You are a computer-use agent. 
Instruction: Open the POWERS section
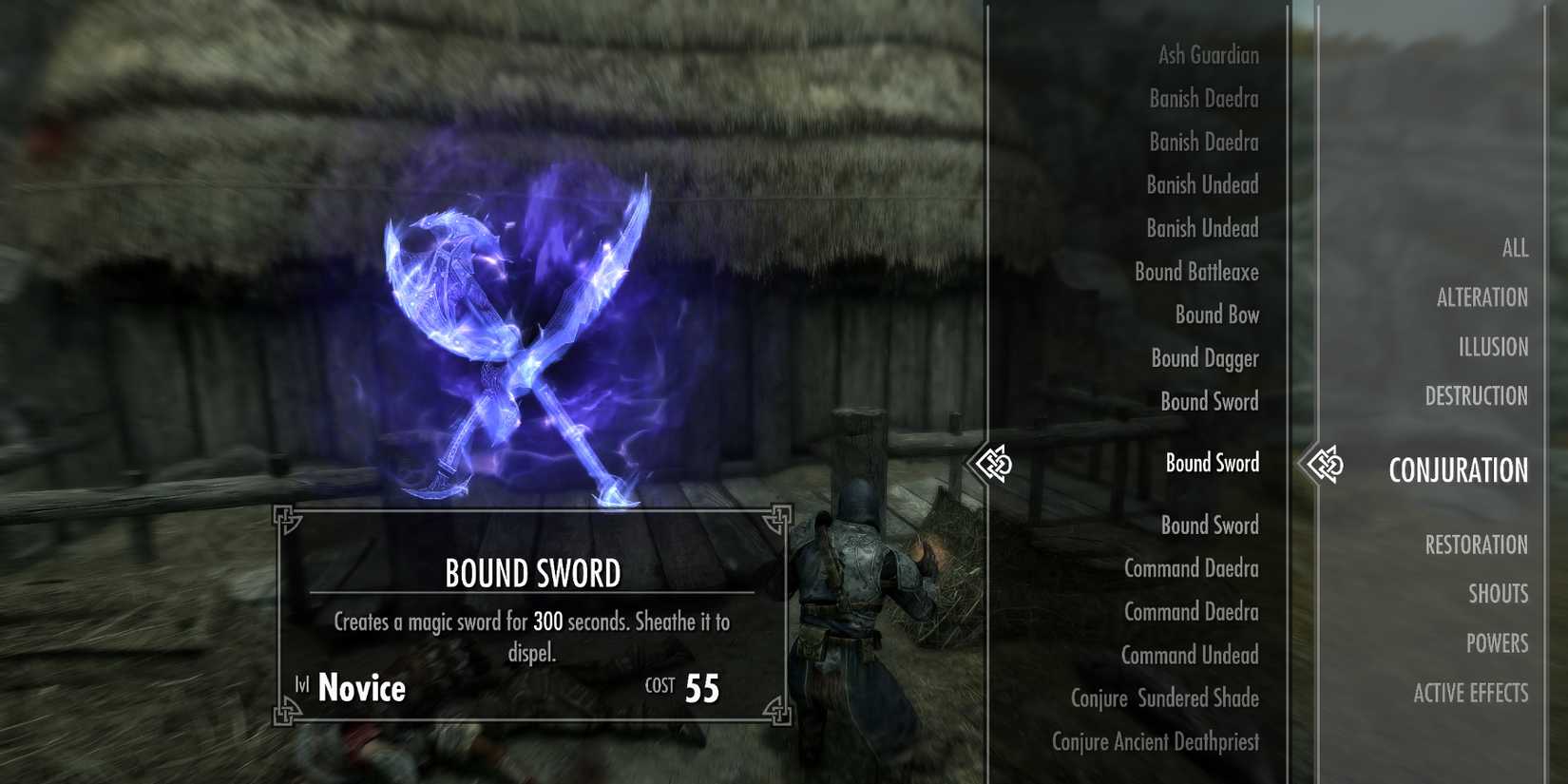point(1498,643)
